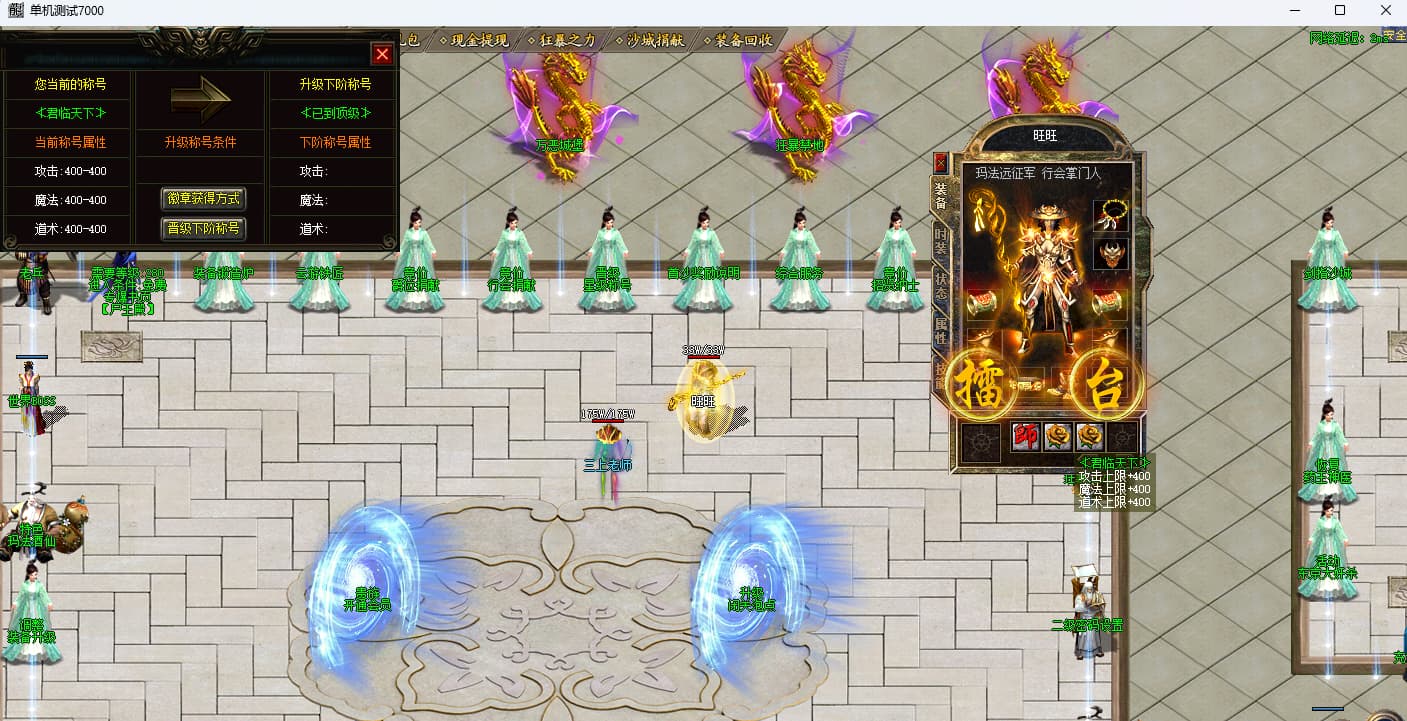This screenshot has height=721, width=1407.
Task: Switch to the 装备 tab
Action: point(940,196)
